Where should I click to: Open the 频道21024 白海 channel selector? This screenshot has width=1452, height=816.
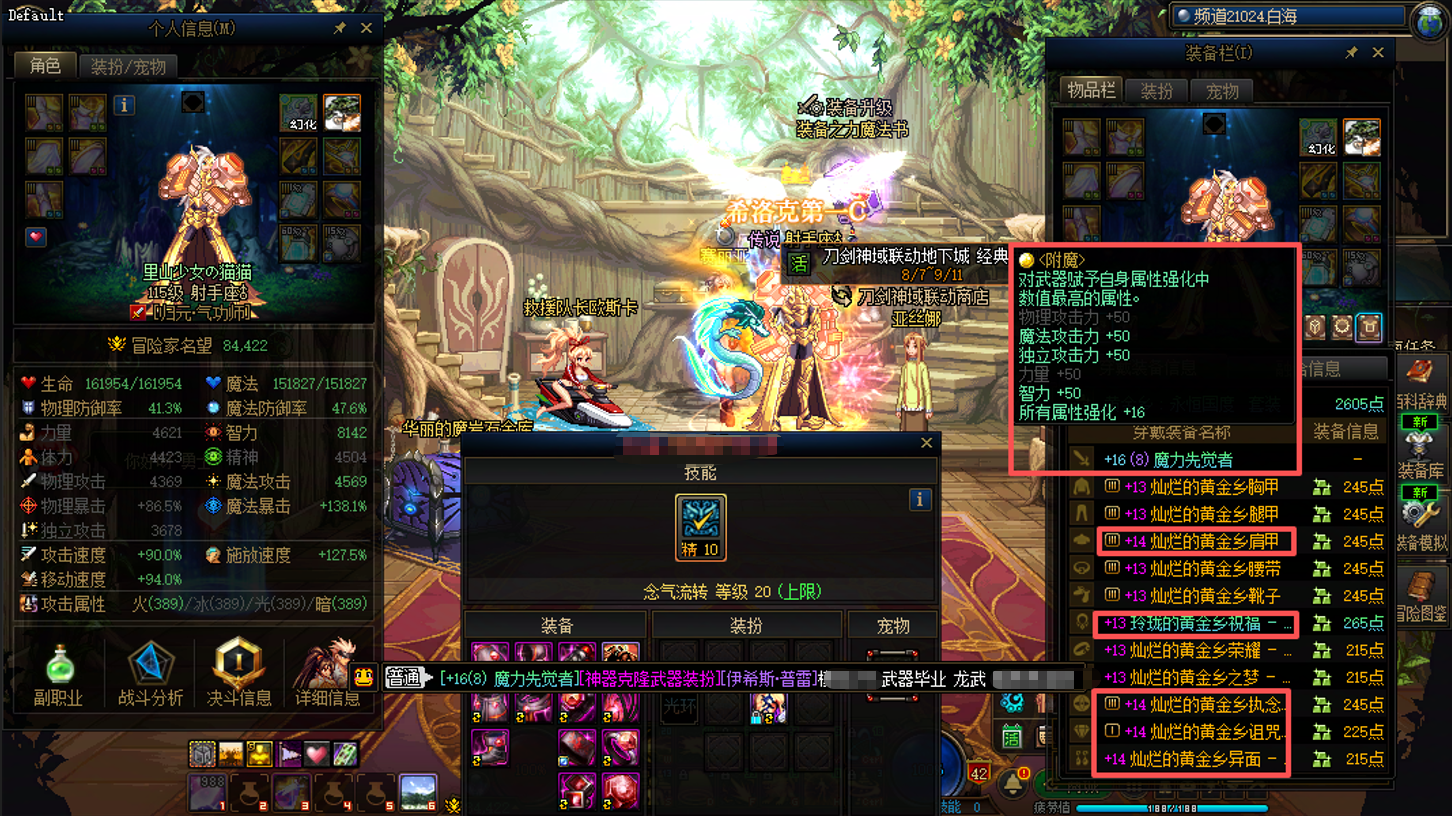tap(1292, 16)
